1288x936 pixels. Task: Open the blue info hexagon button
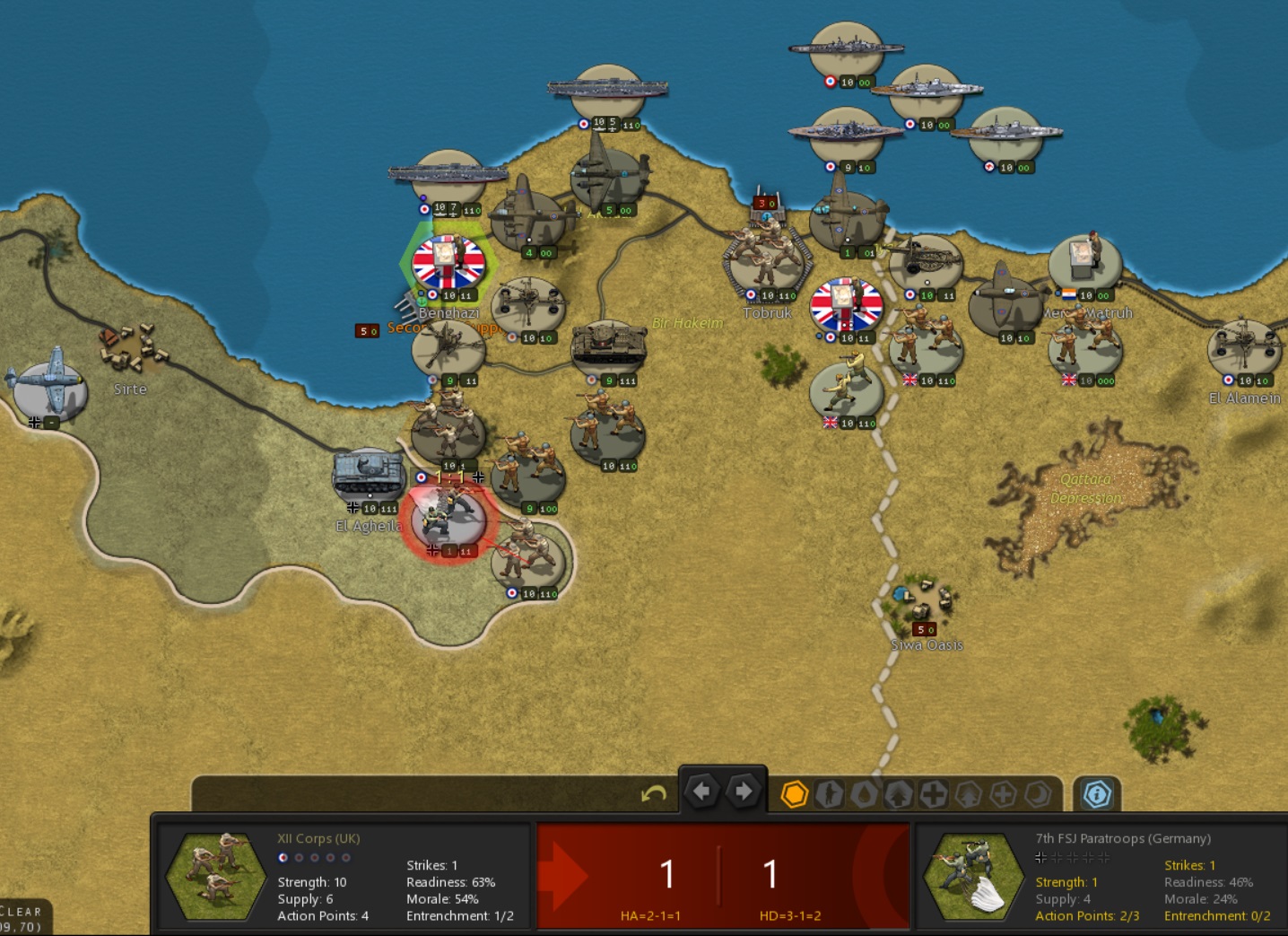coord(1097,794)
